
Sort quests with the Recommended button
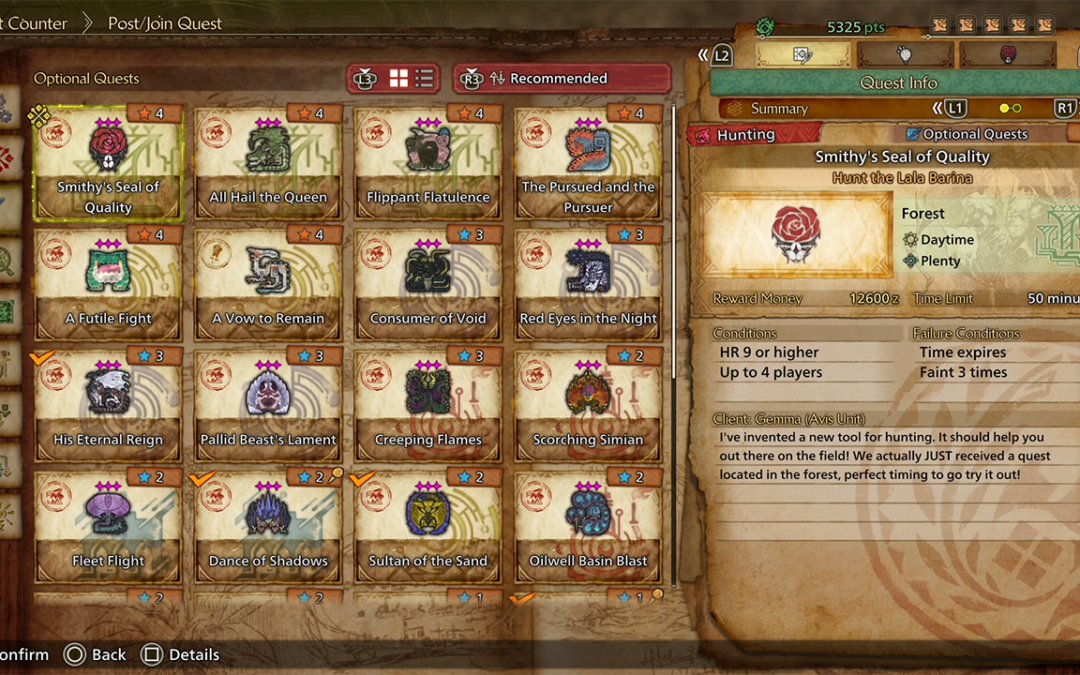tap(560, 78)
